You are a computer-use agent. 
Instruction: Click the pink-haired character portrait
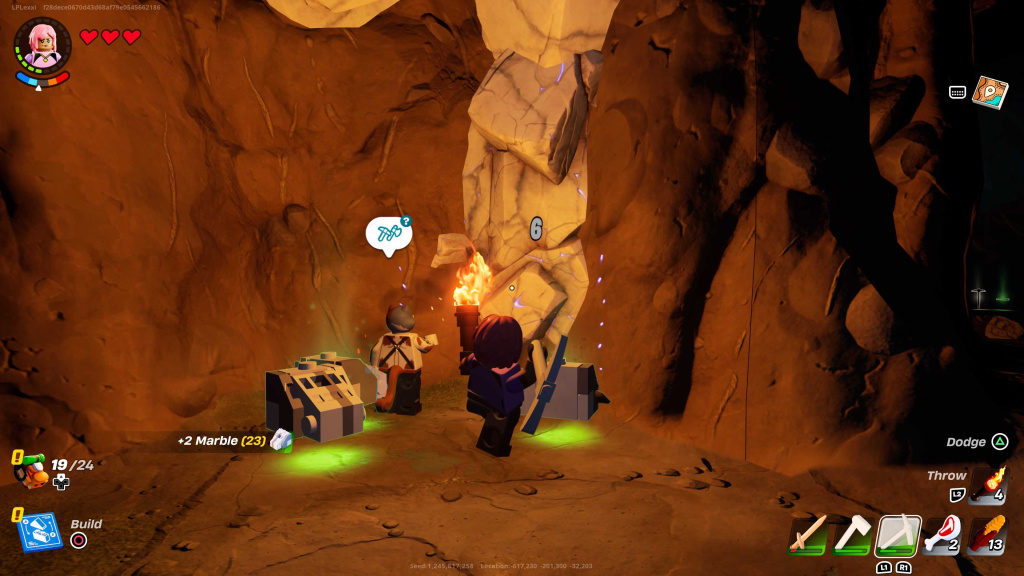(43, 46)
